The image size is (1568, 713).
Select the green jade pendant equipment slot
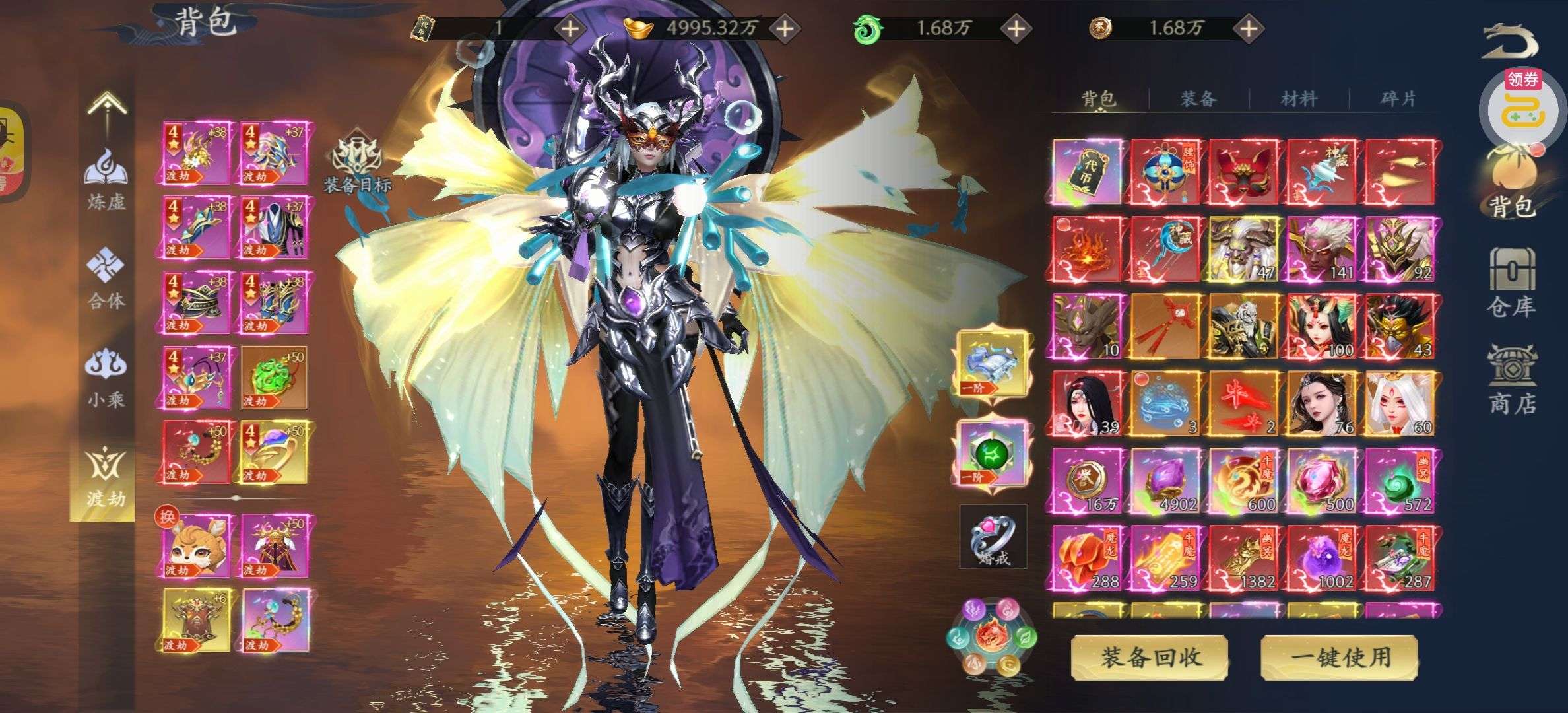pos(273,378)
